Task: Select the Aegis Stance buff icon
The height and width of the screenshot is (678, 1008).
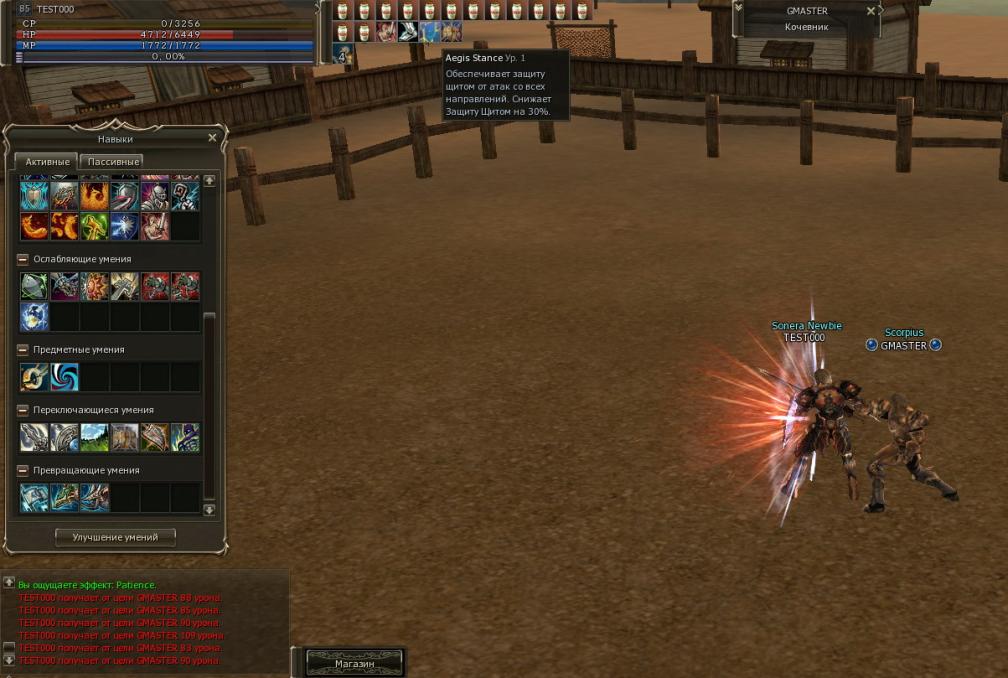Action: click(430, 31)
